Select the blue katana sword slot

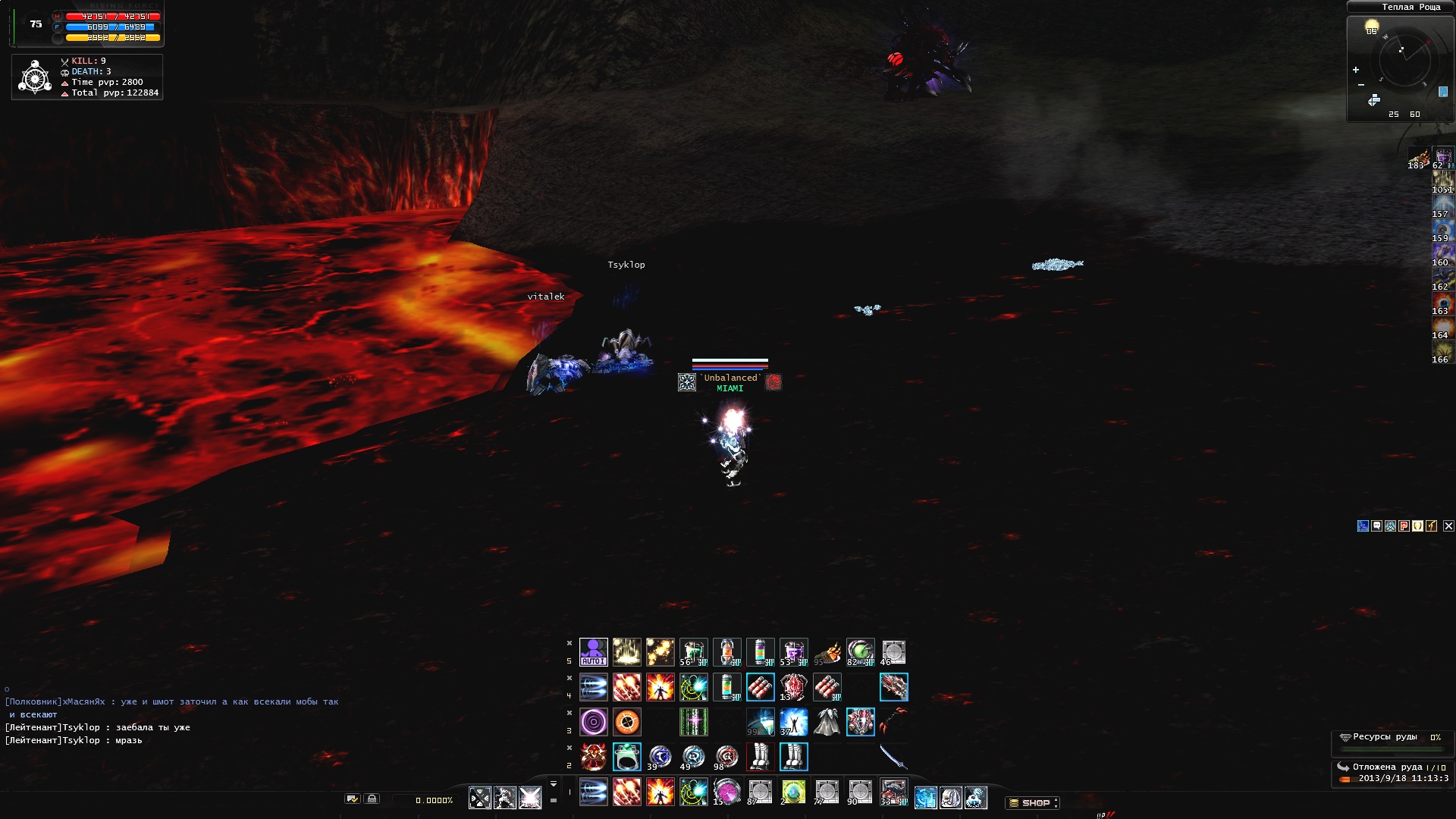point(893,757)
